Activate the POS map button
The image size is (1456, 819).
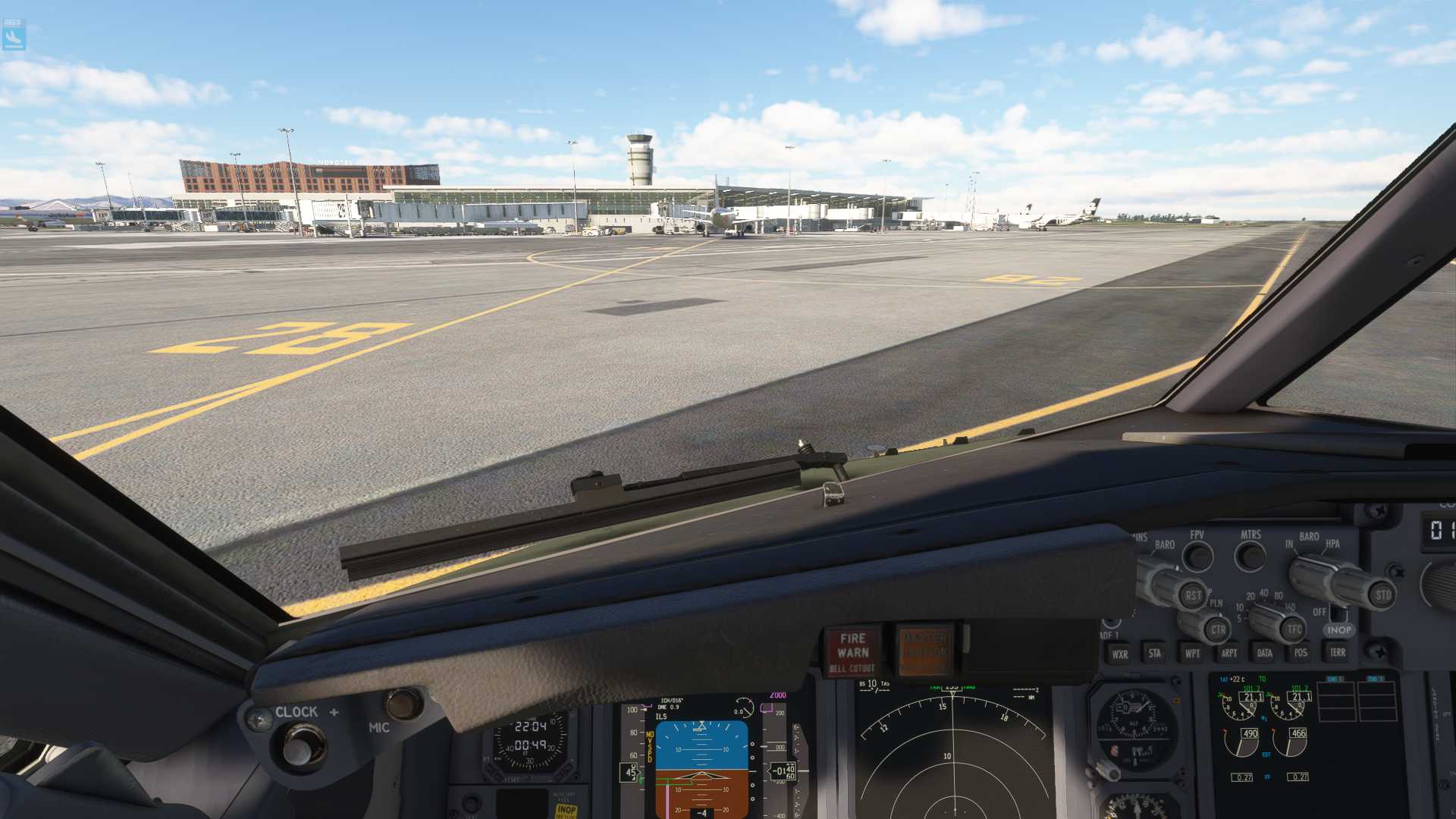point(1301,652)
